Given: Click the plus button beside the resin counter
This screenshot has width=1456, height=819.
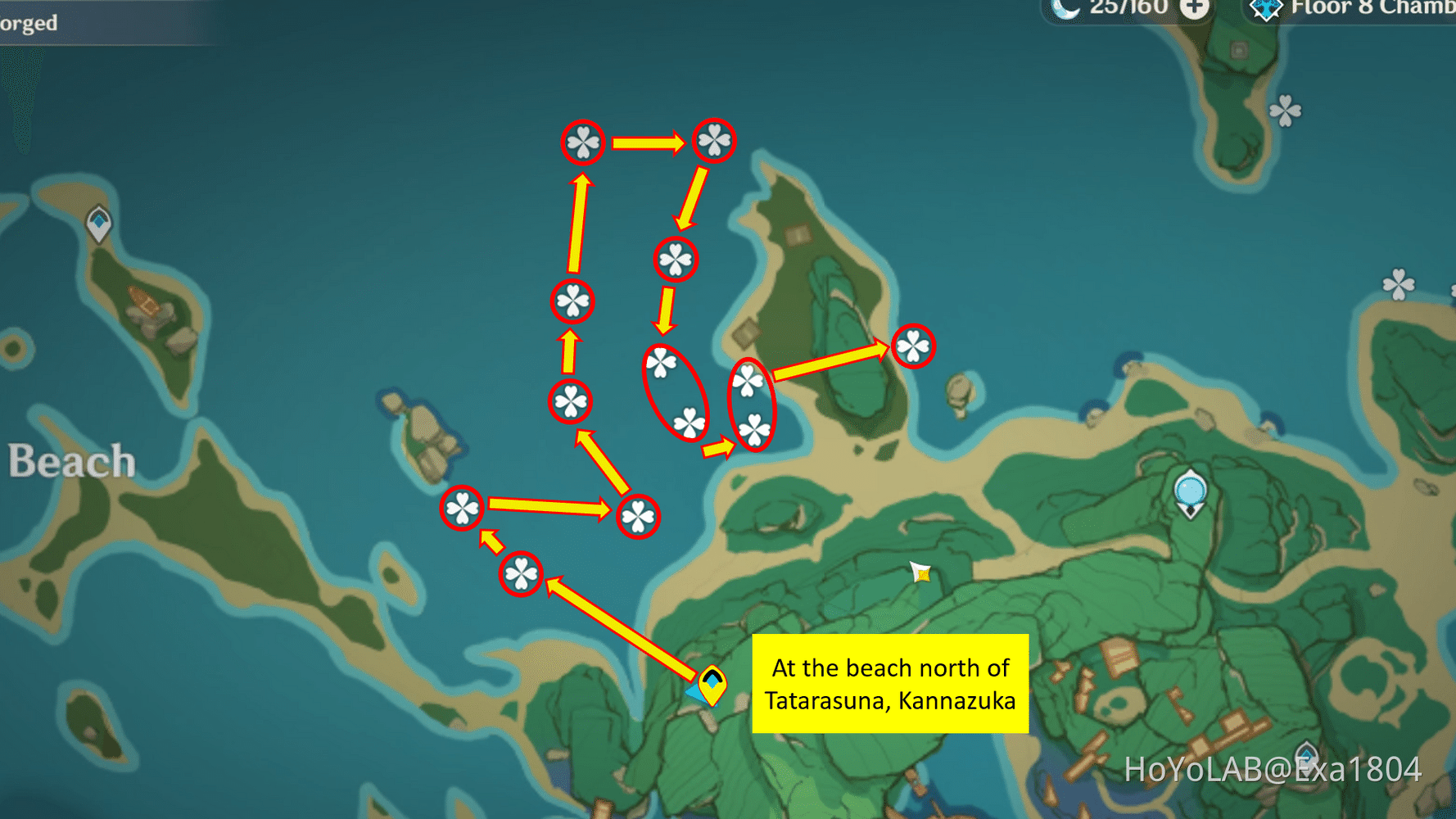Looking at the screenshot, I should point(1196,8).
